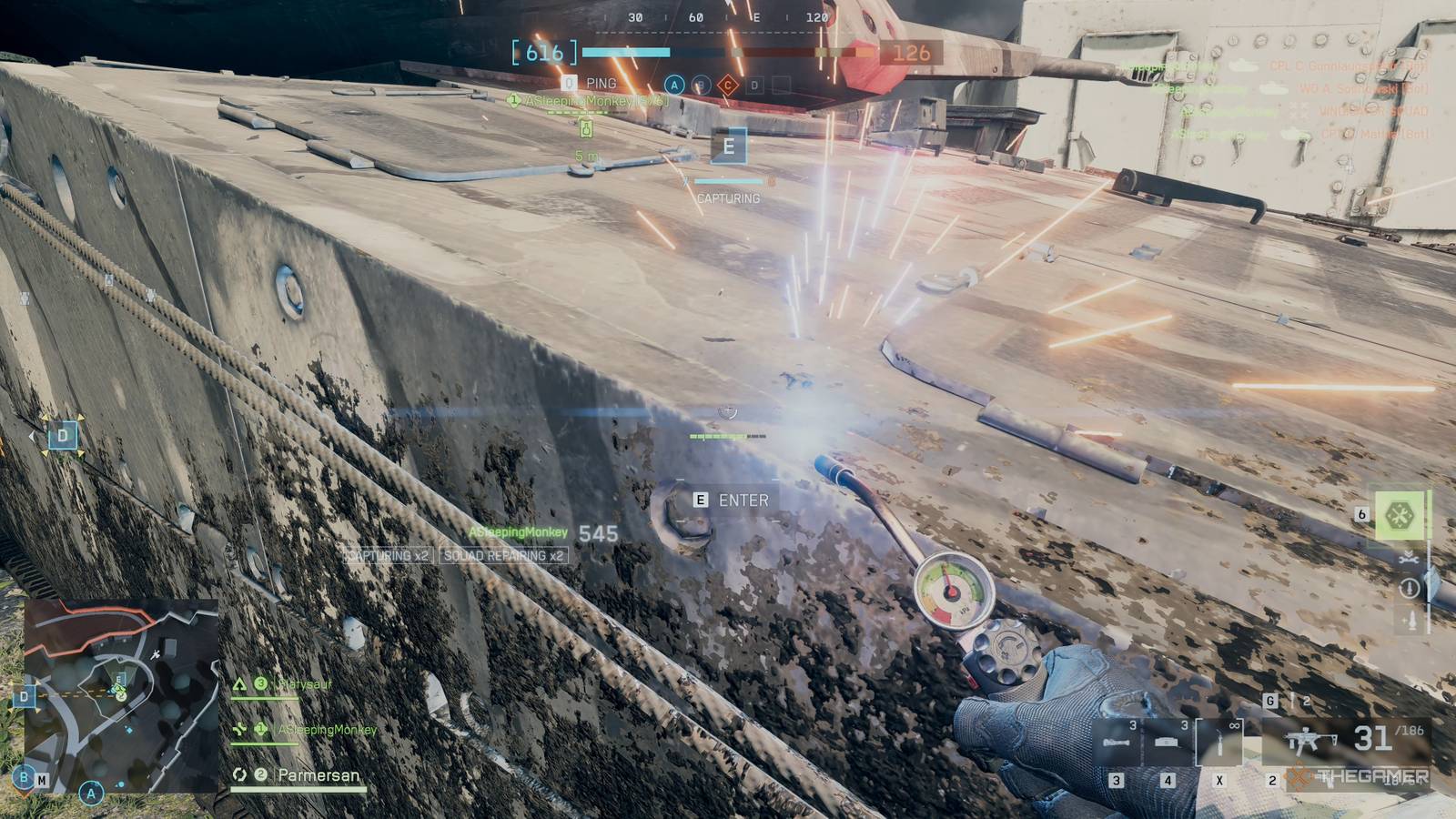Click the vehicle repair wrench status icon
Viewport: 1456px width, 819px height.
(1409, 561)
